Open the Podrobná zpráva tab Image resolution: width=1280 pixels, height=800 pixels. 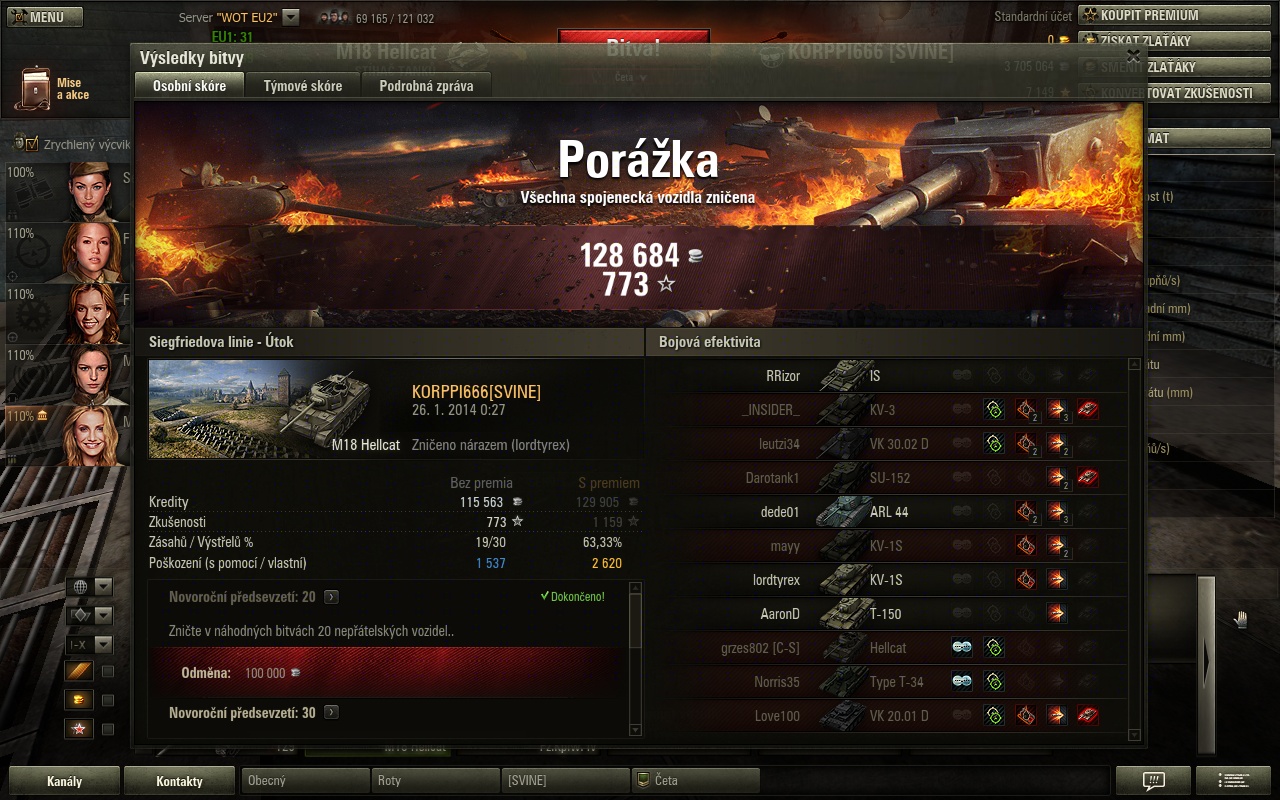tap(426, 86)
